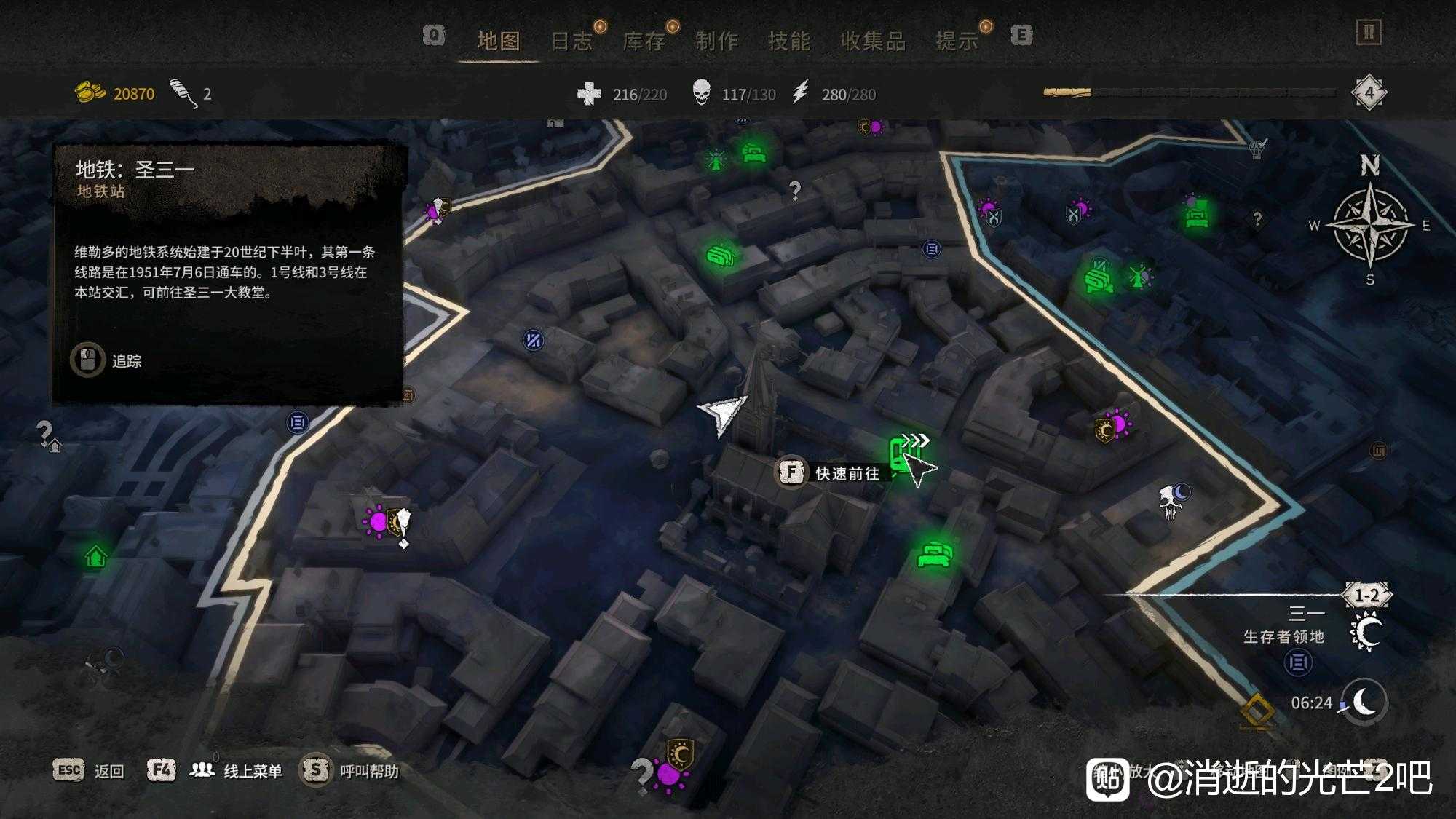Pick the question mark with house marker
The height and width of the screenshot is (819, 1456).
48,436
